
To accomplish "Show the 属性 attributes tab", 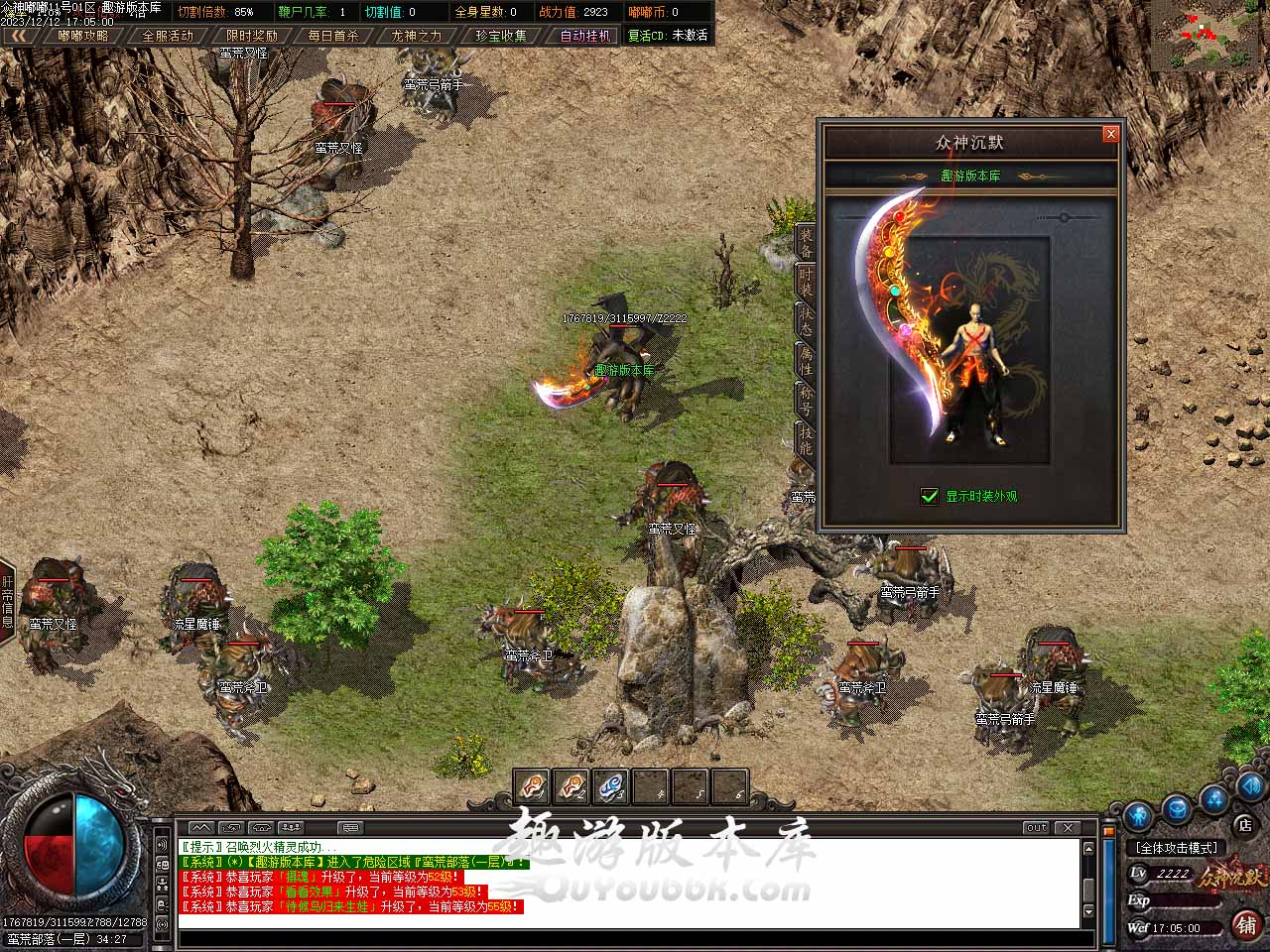I will click(x=806, y=359).
